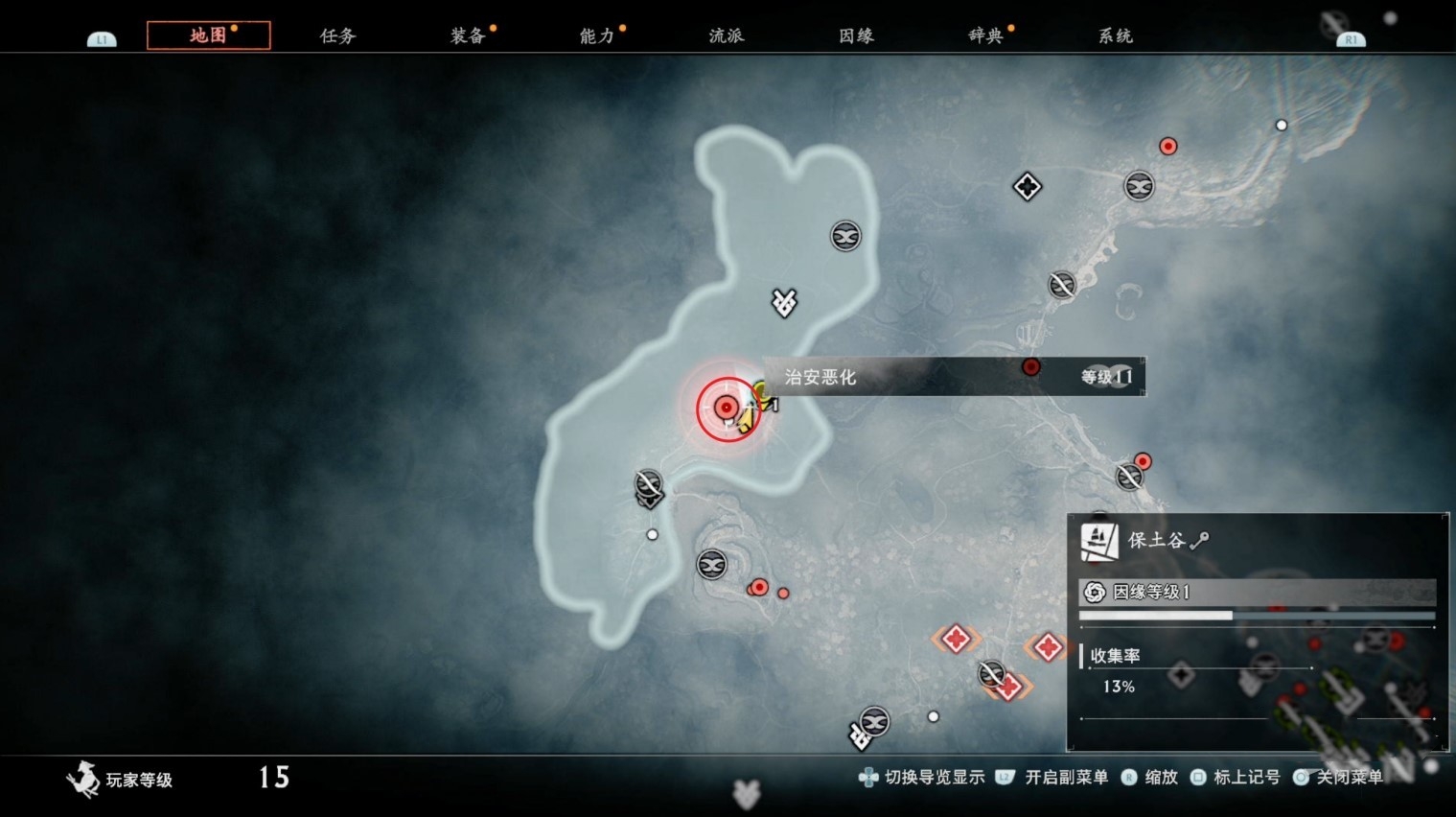This screenshot has height=817, width=1456.
Task: Open the 系统 tab
Action: tap(1116, 35)
